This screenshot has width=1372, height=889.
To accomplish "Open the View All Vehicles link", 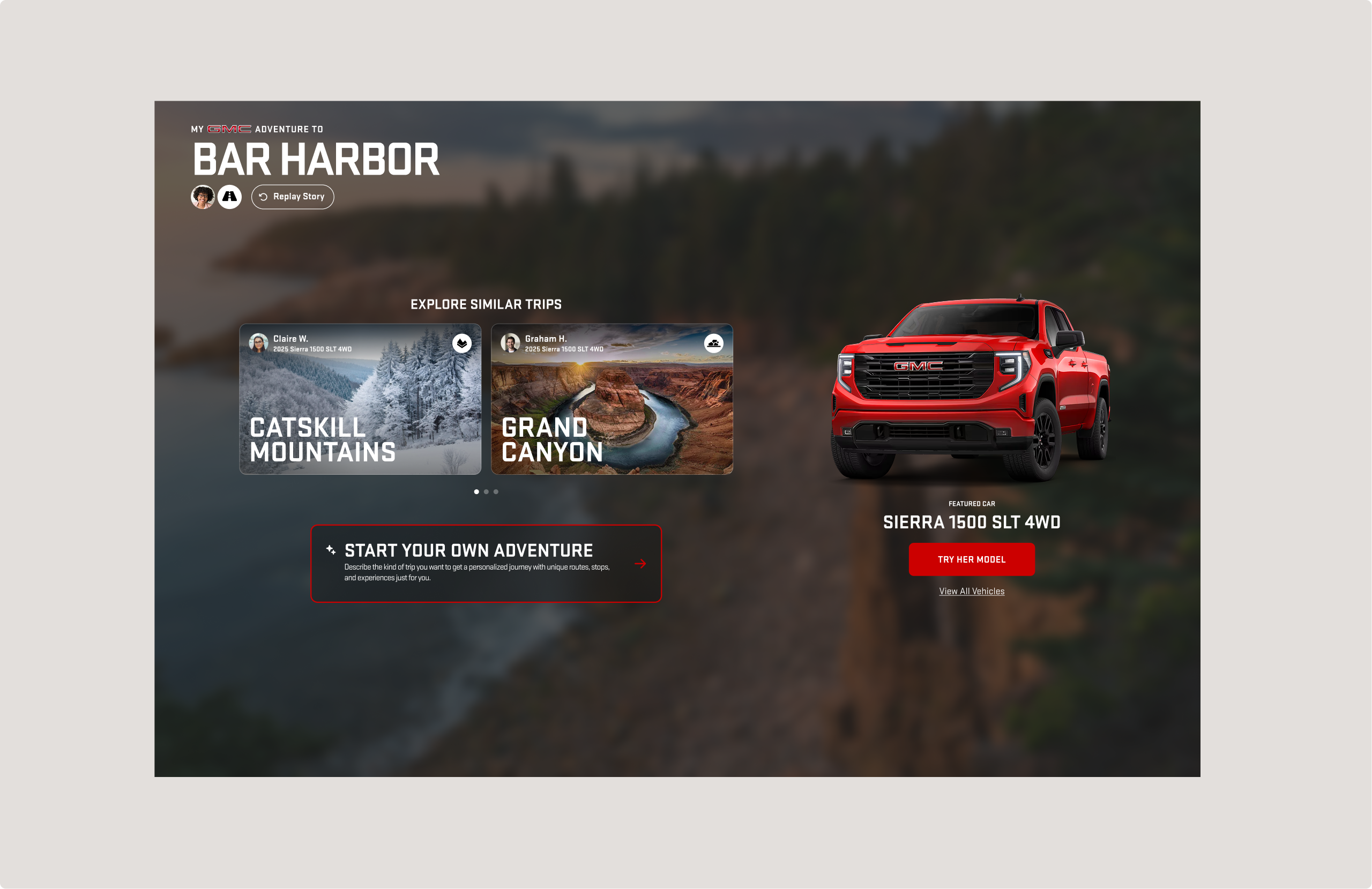I will pyautogui.click(x=971, y=591).
